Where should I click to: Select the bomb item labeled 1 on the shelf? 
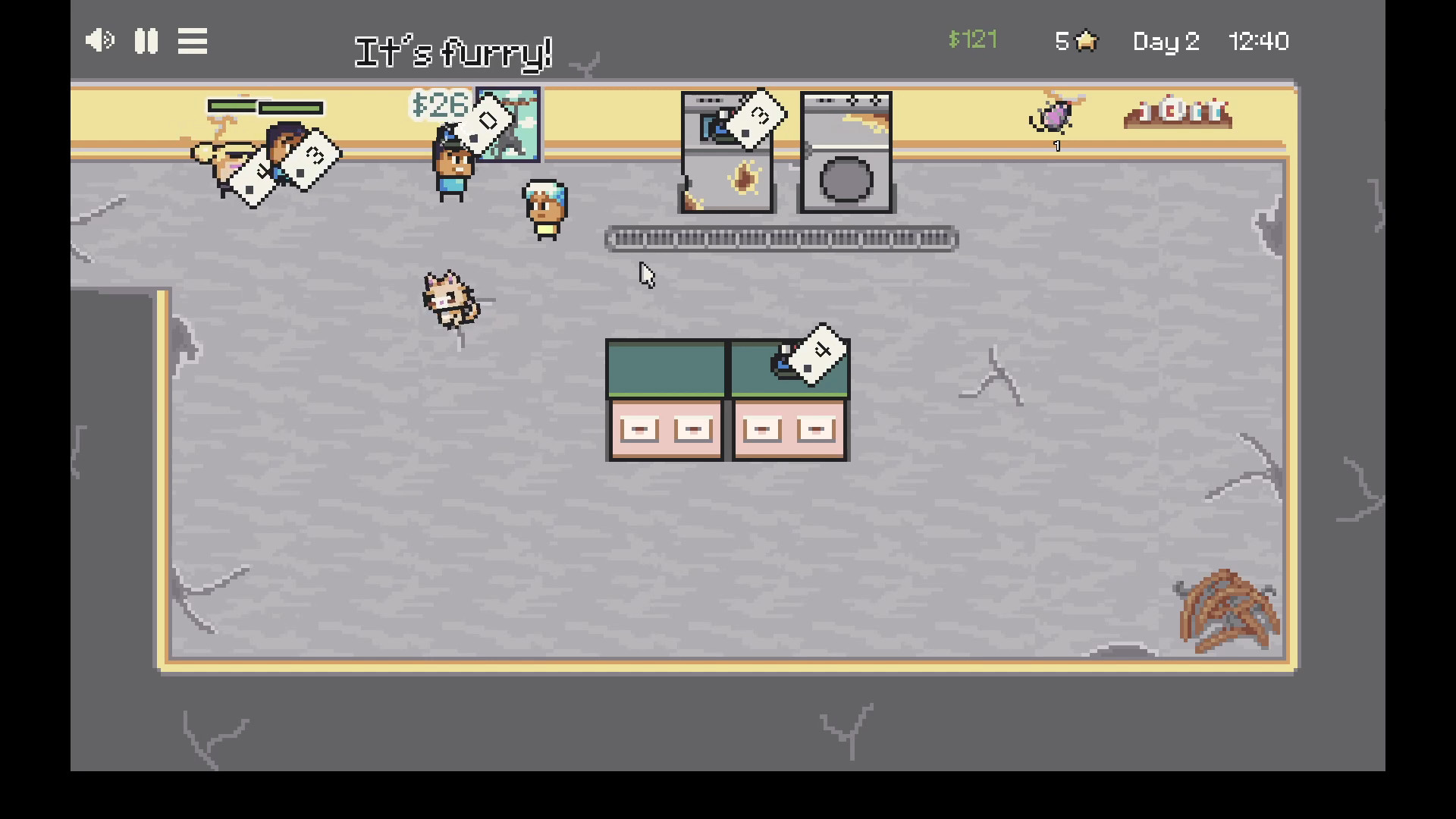(x=1054, y=118)
